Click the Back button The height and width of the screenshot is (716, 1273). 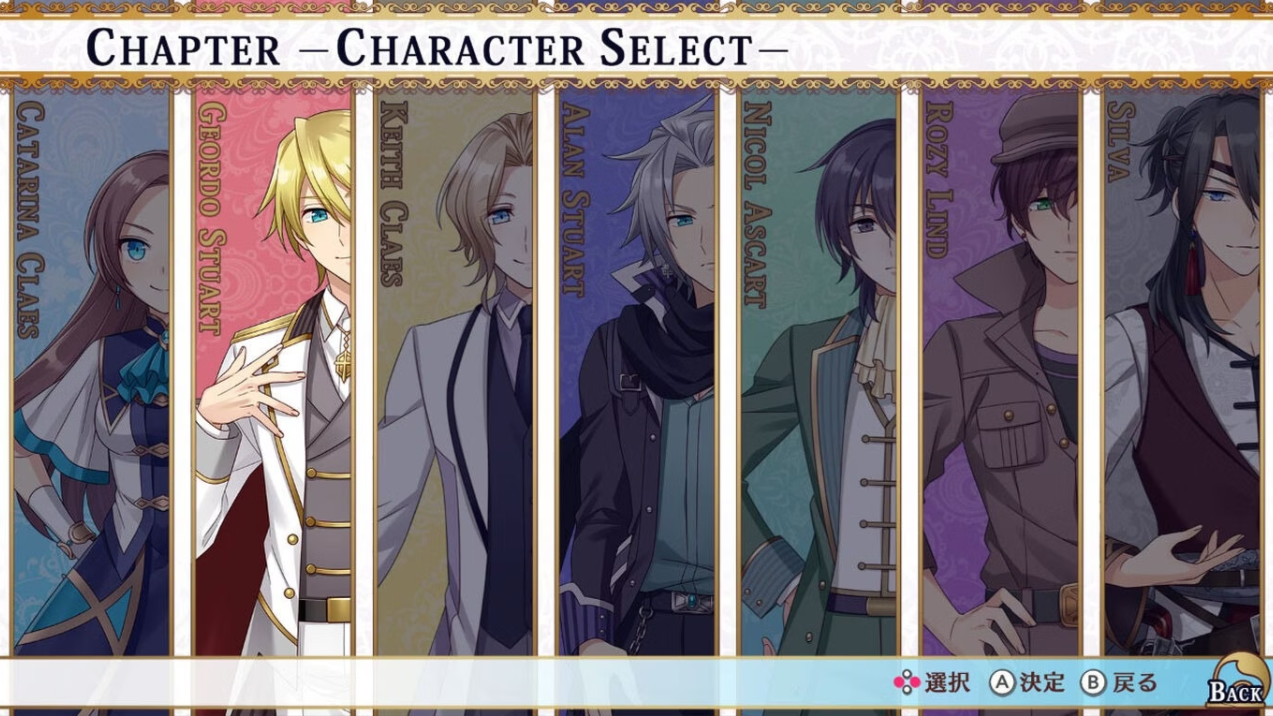(1236, 685)
